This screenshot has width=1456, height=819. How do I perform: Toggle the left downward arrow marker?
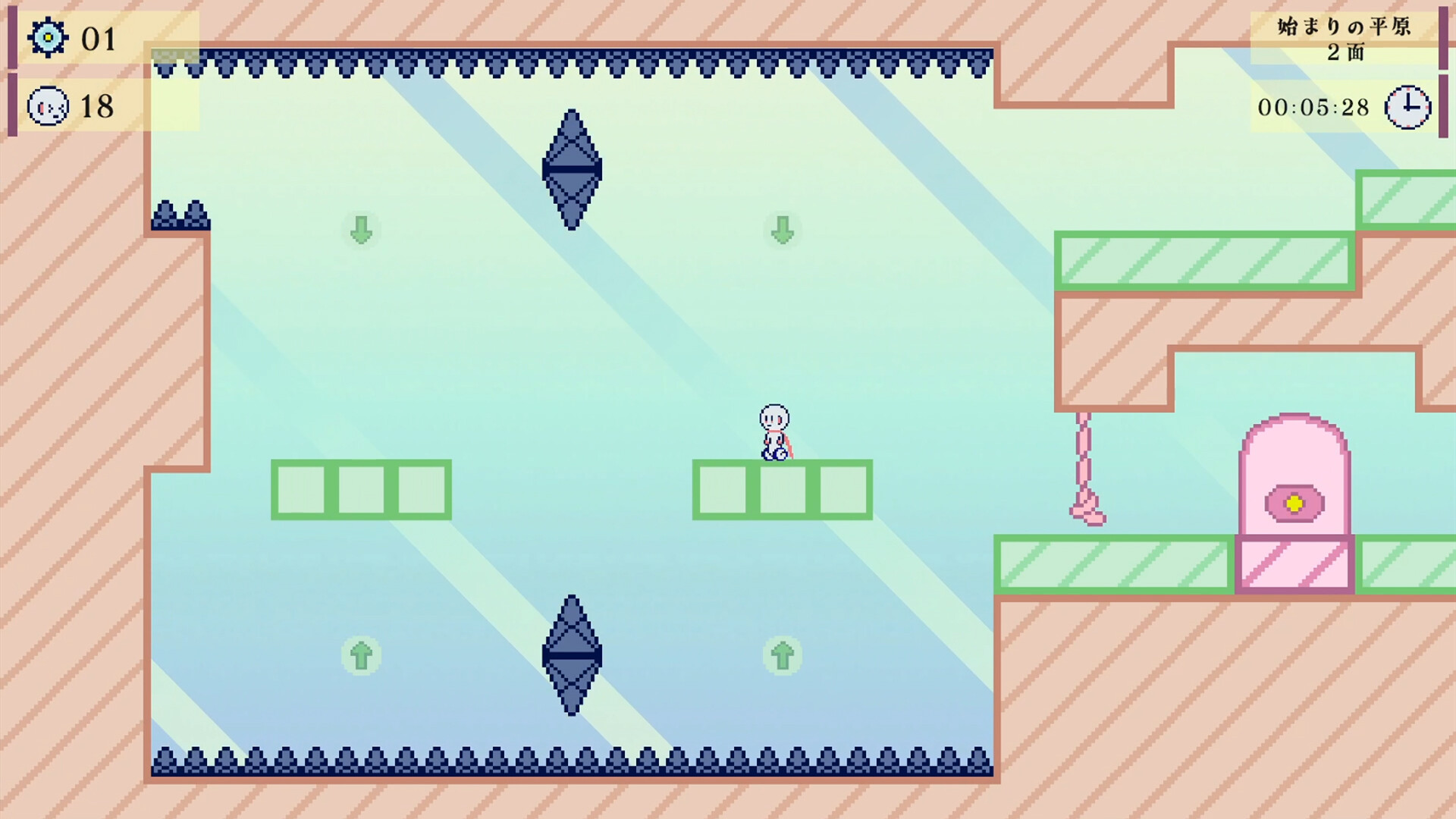(360, 231)
